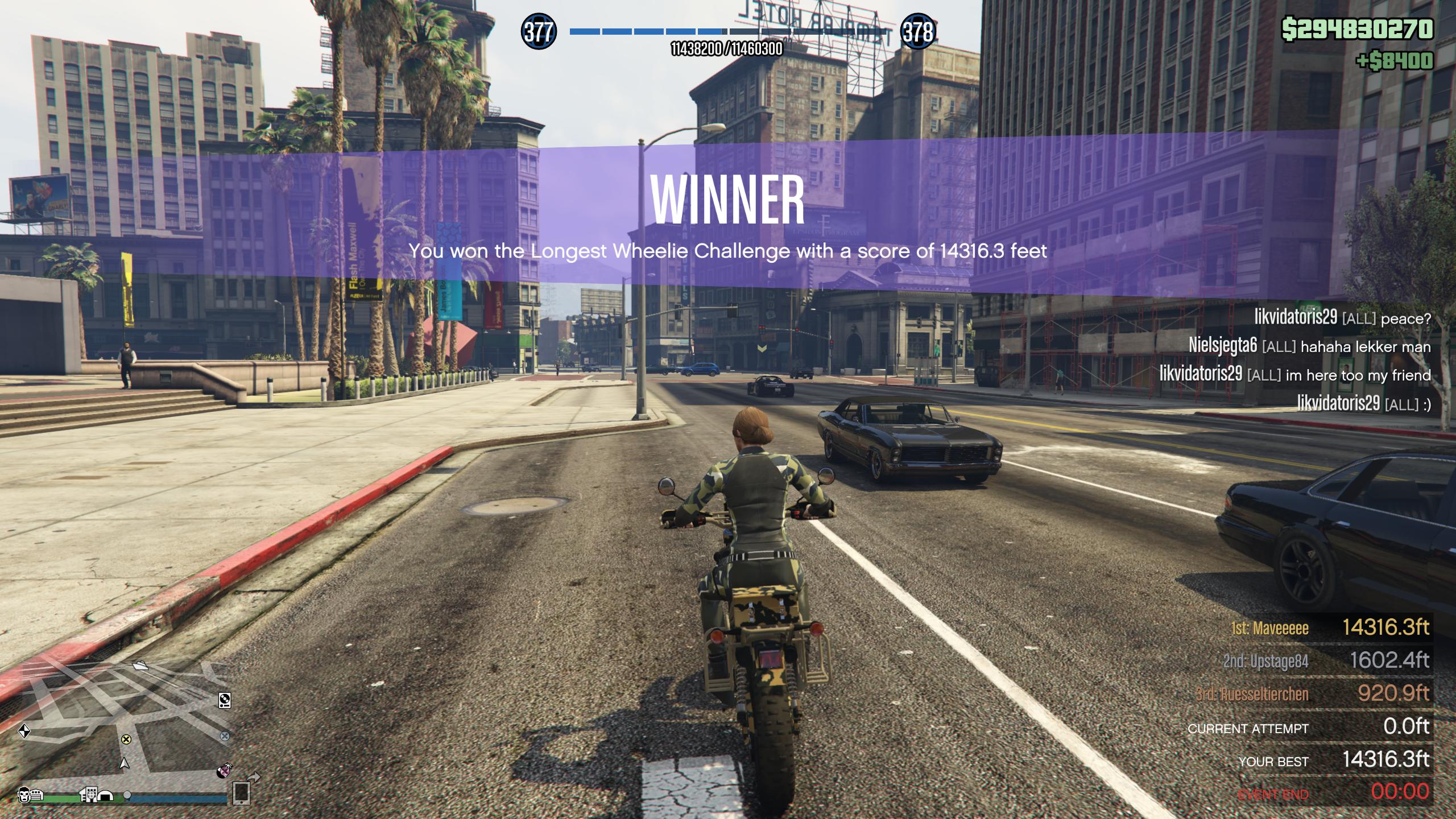Select the hangar dome blip on minimap

(x=105, y=795)
